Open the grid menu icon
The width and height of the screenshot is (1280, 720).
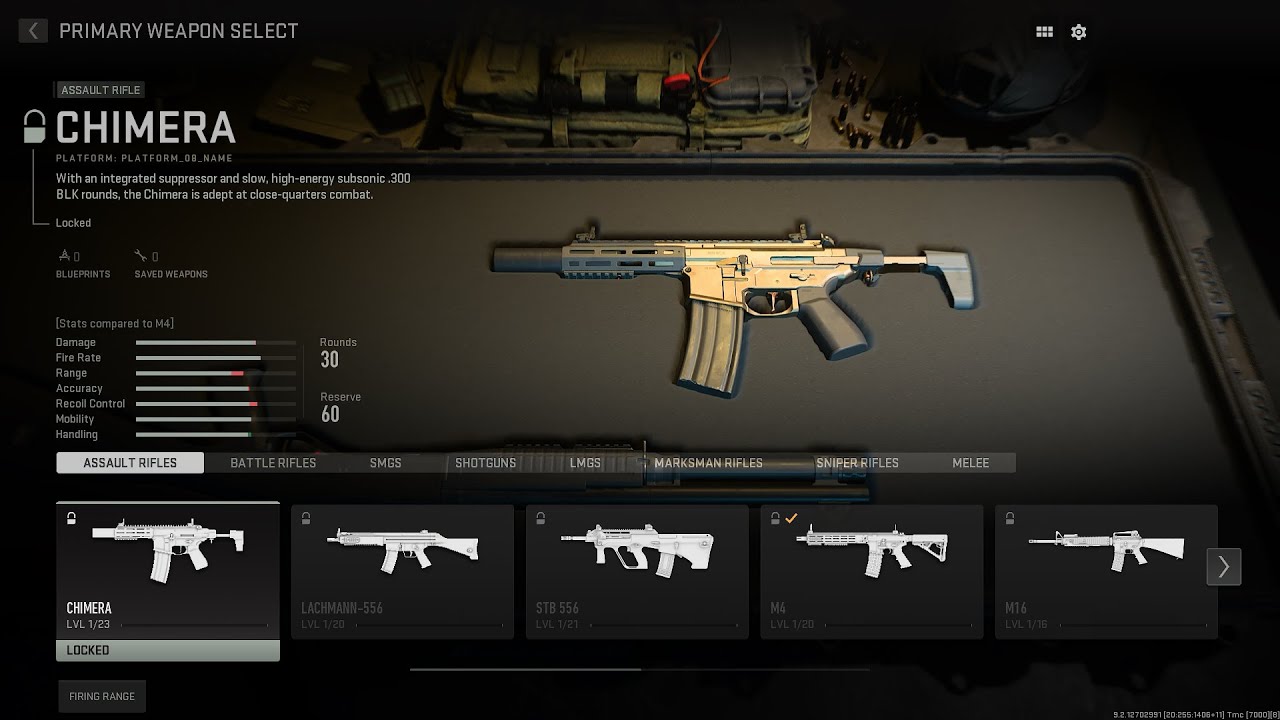tap(1044, 32)
